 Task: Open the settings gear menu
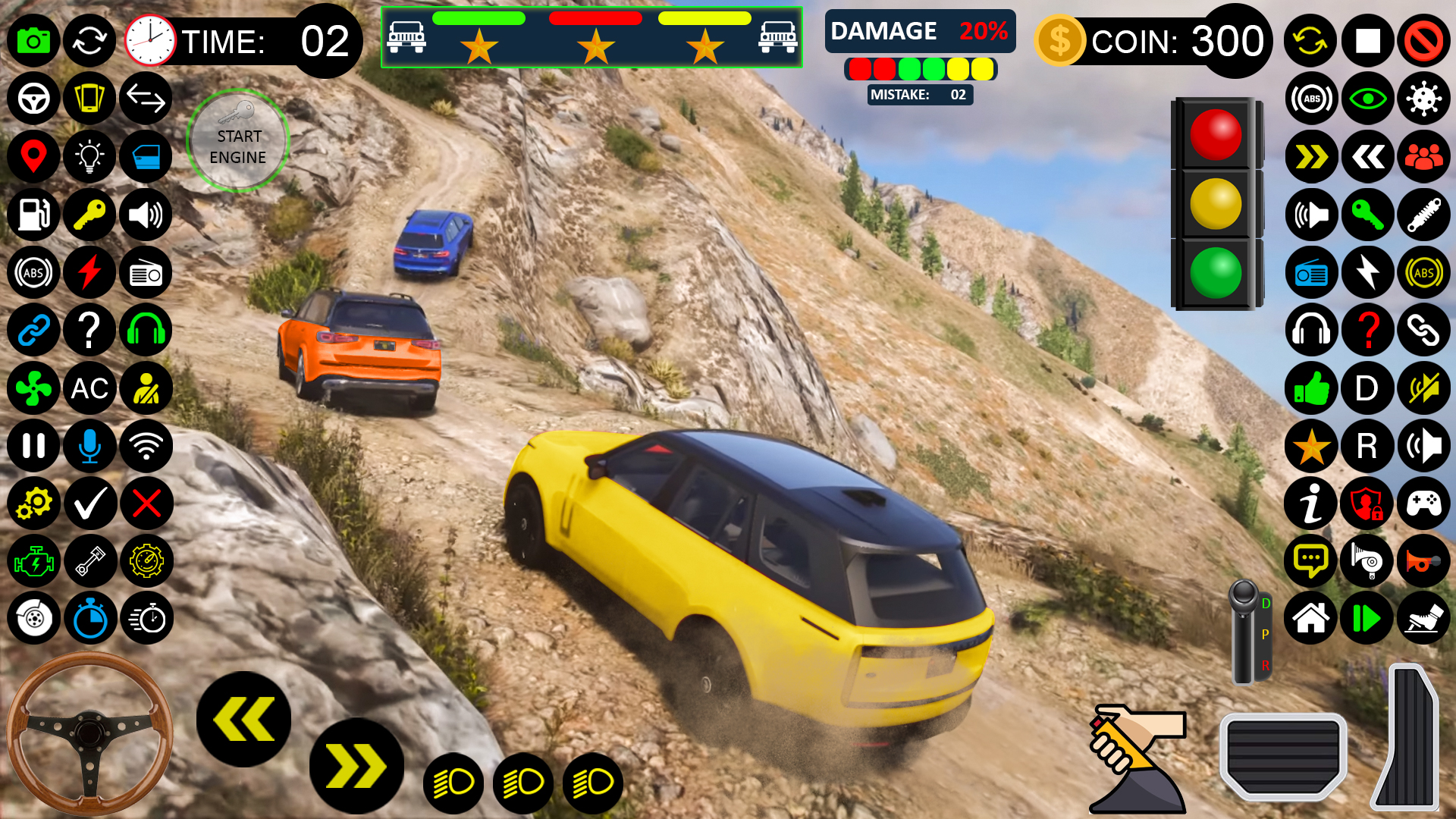point(33,503)
